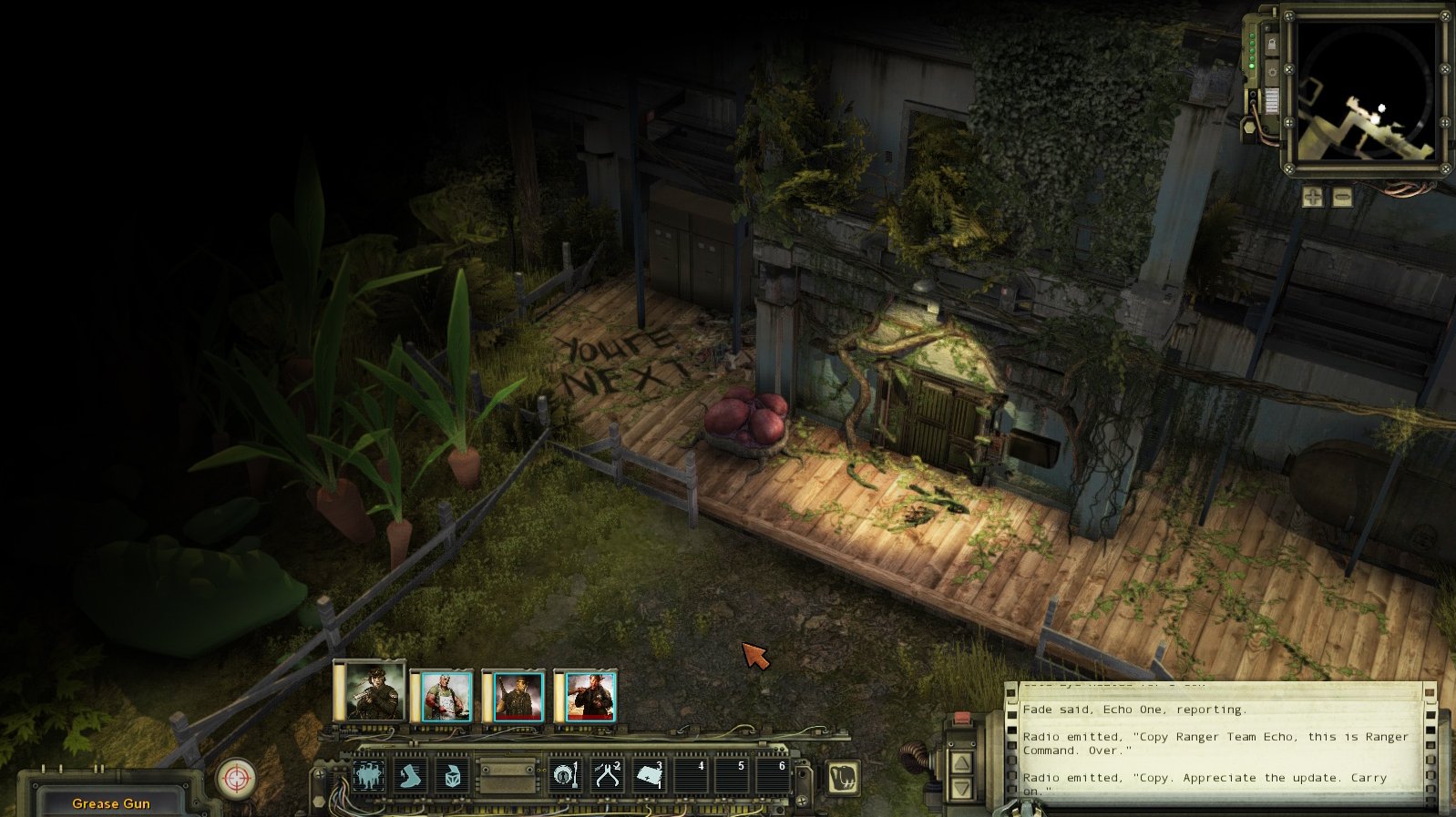Click the red crosshair target button
This screenshot has width=1456, height=817.
[236, 779]
